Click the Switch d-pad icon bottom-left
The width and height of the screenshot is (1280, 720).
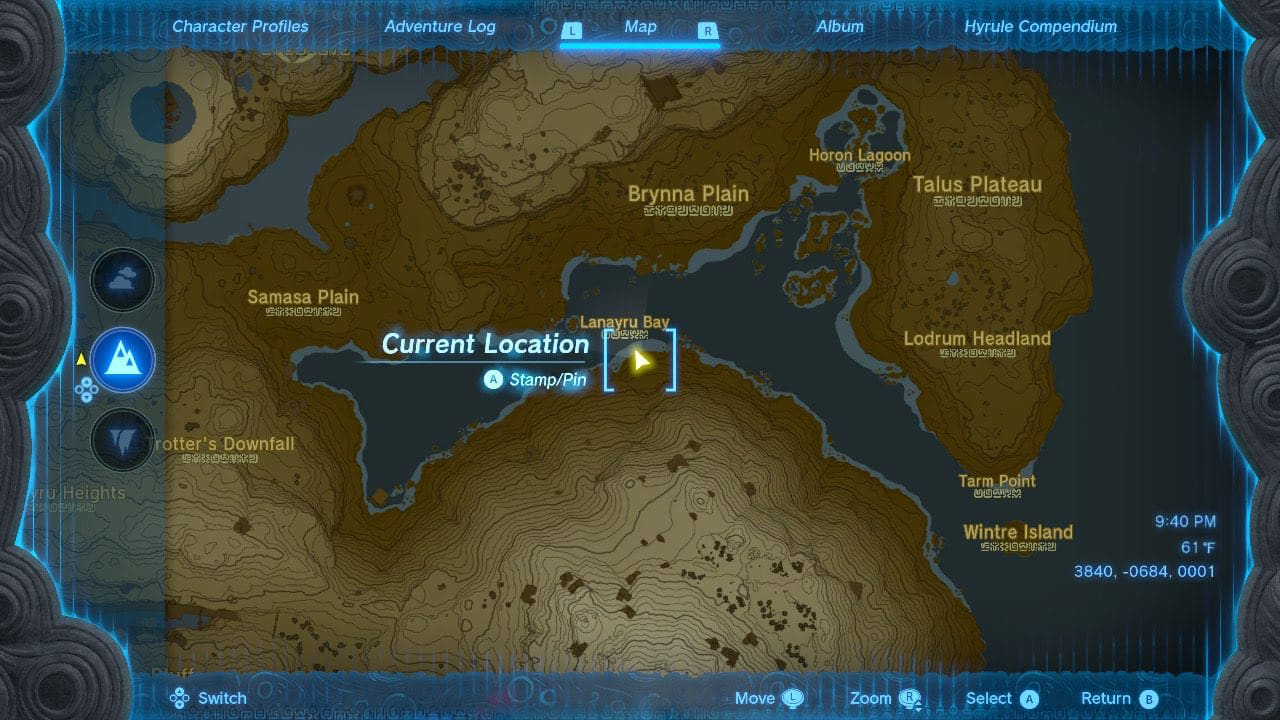click(181, 697)
